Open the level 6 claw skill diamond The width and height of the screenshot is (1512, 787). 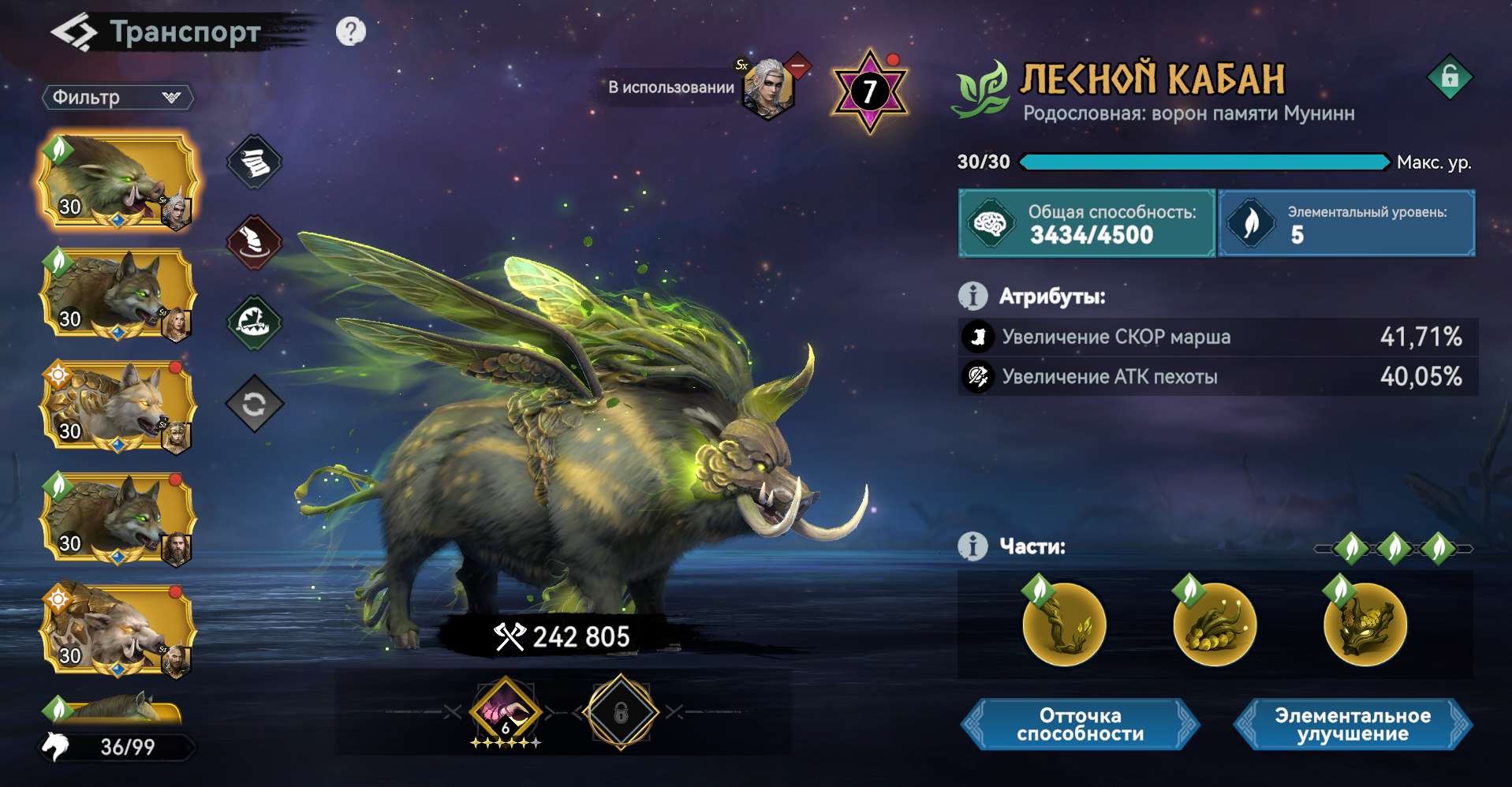point(505,714)
